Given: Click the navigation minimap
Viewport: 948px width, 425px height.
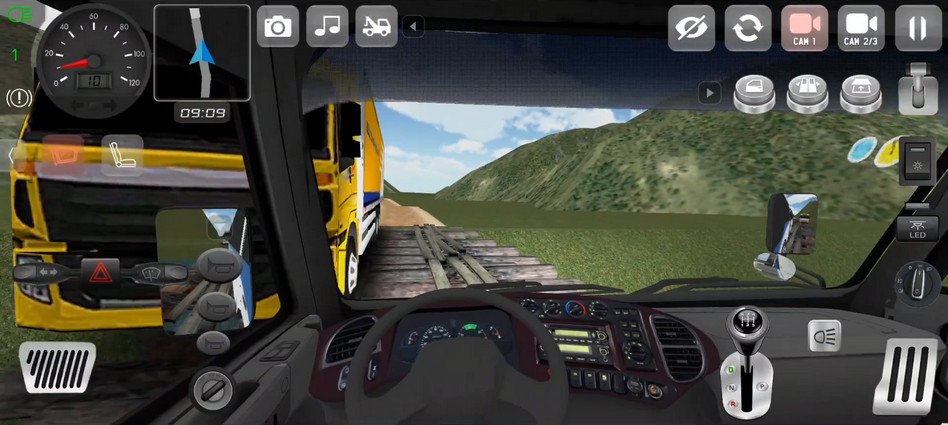Looking at the screenshot, I should [202, 53].
